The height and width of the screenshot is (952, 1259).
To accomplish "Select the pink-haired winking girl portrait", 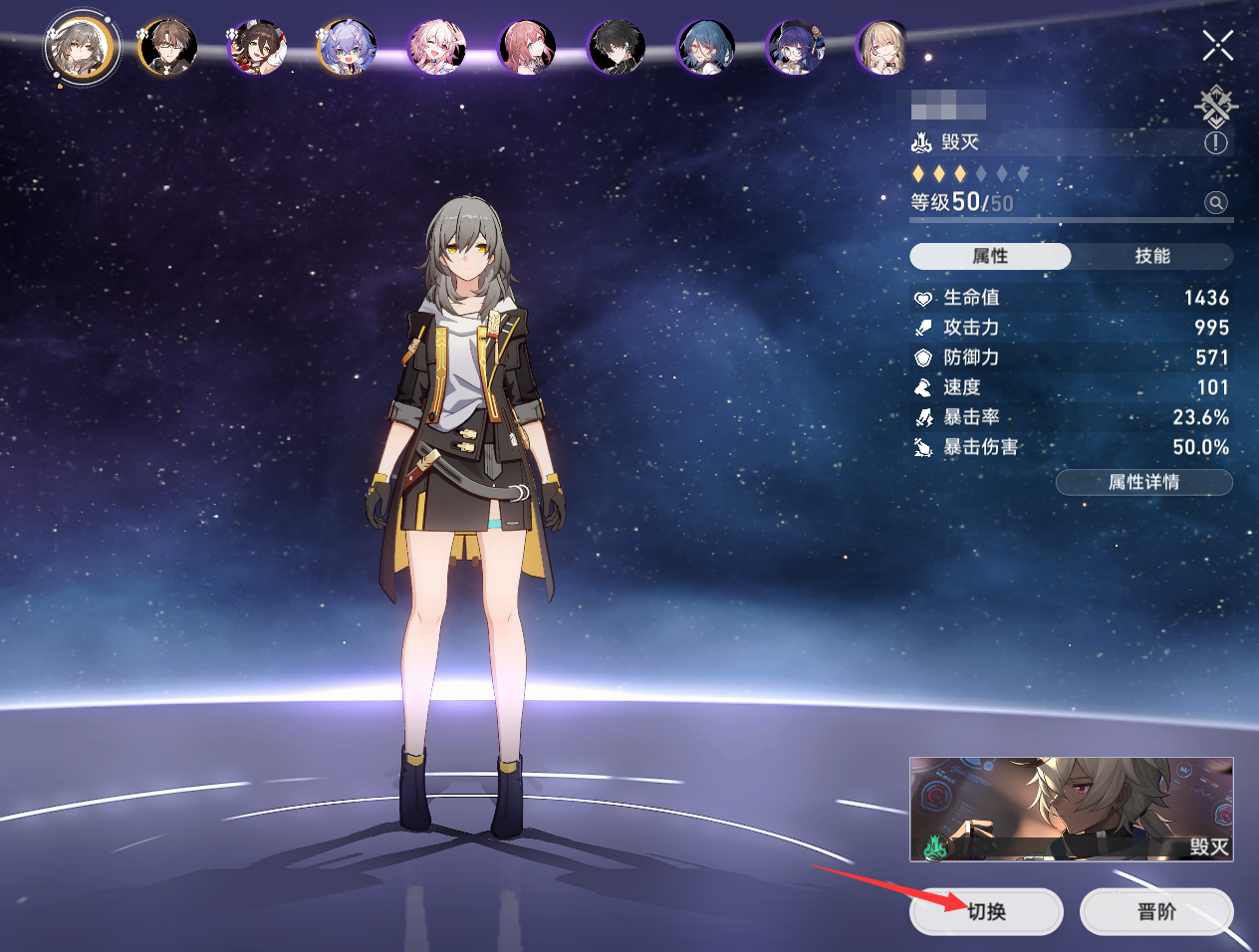I will click(x=436, y=47).
